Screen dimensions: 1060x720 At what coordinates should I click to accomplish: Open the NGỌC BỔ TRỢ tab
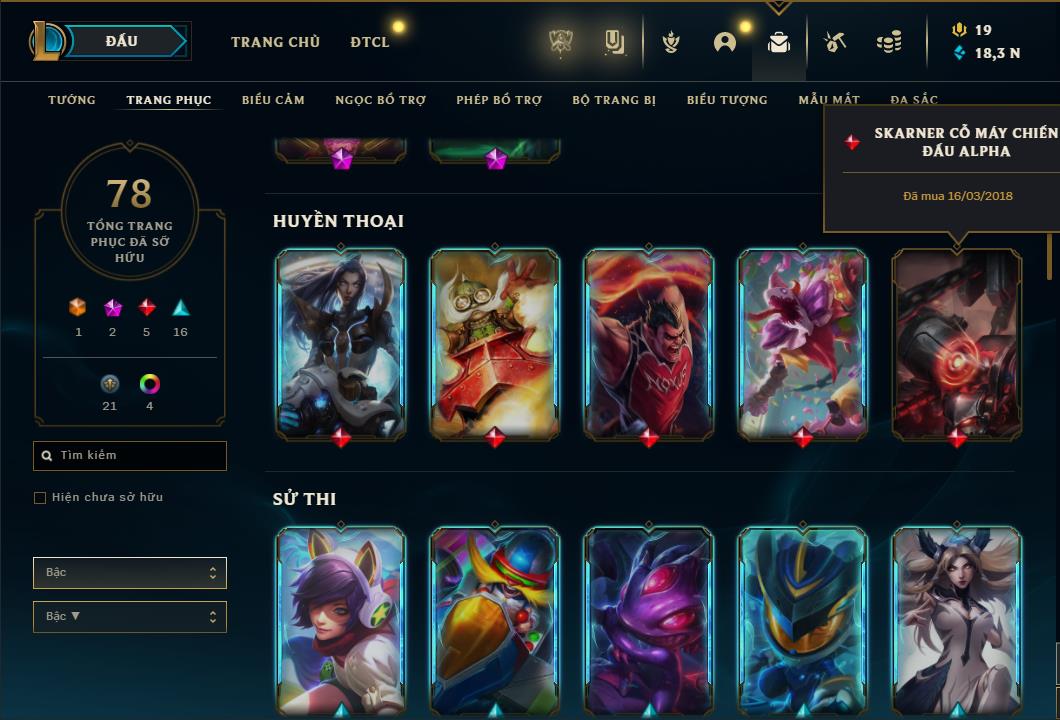380,100
